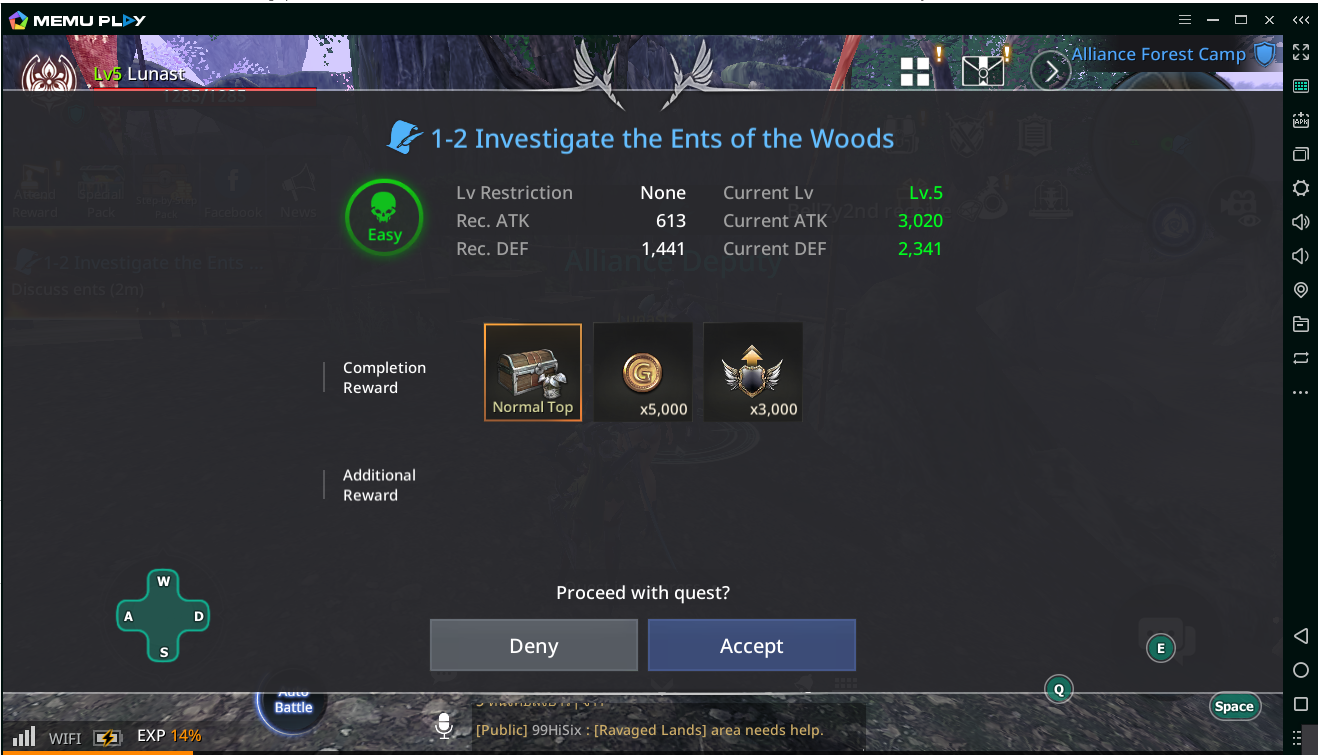This screenshot has height=755, width=1318.
Task: Deny the quest offer
Action: 533,646
